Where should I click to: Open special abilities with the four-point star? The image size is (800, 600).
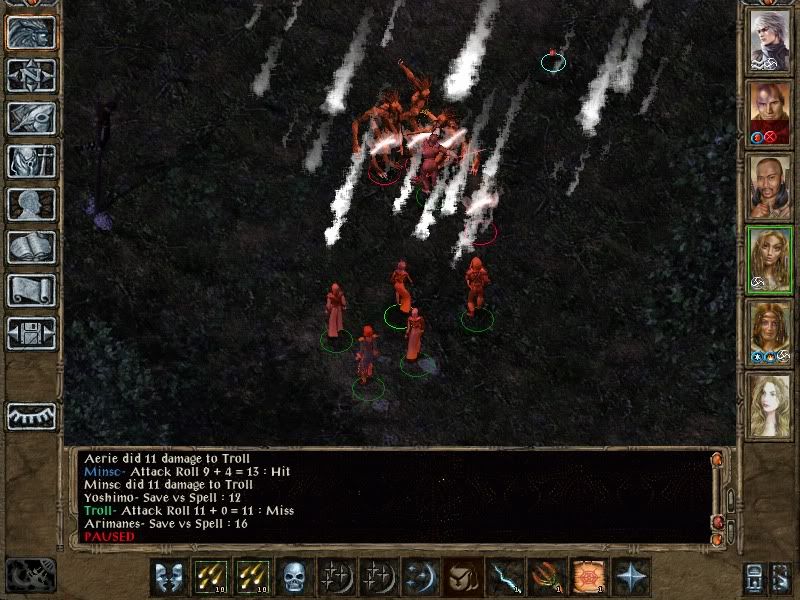pyautogui.click(x=631, y=577)
